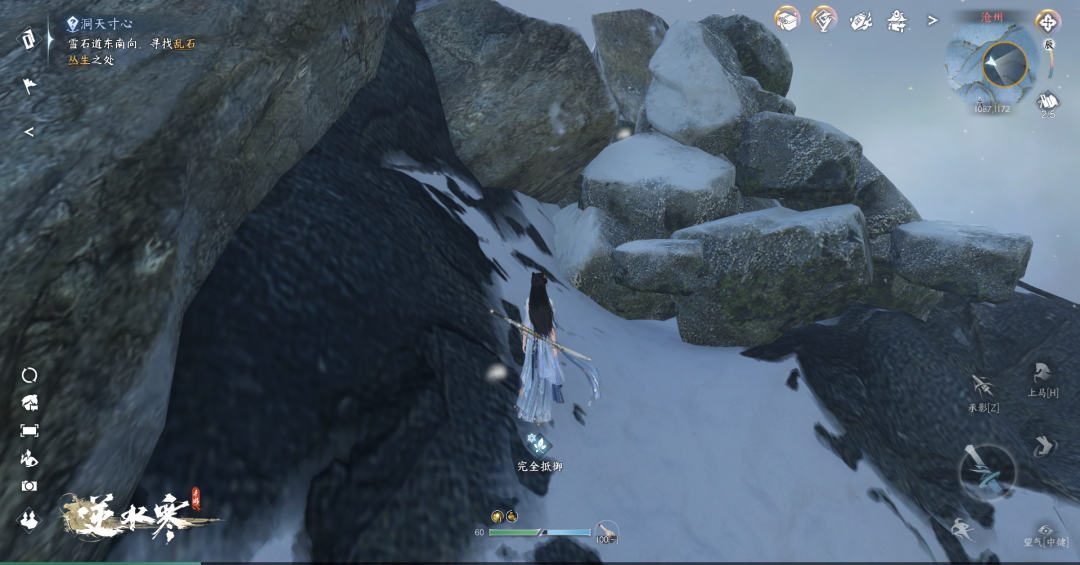This screenshot has width=1080, height=565.
Task: Mount the horse with 上马
Action: [x=1042, y=374]
